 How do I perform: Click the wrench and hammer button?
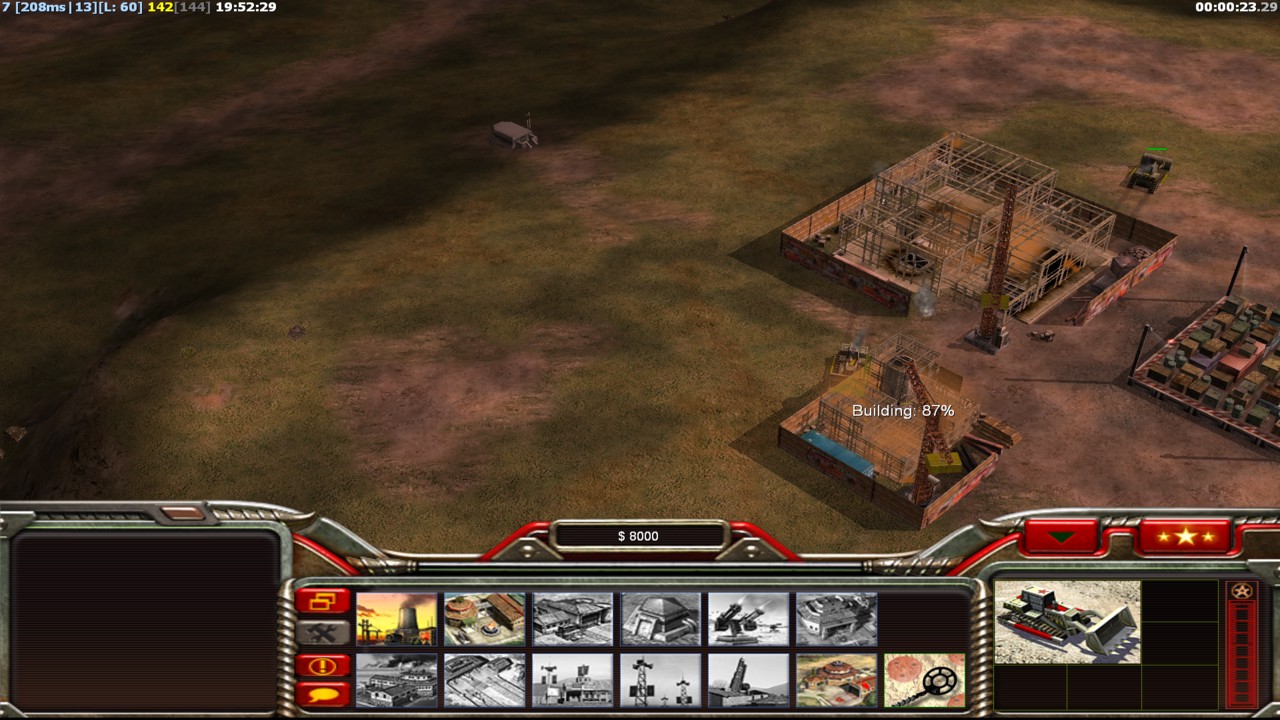pos(322,632)
